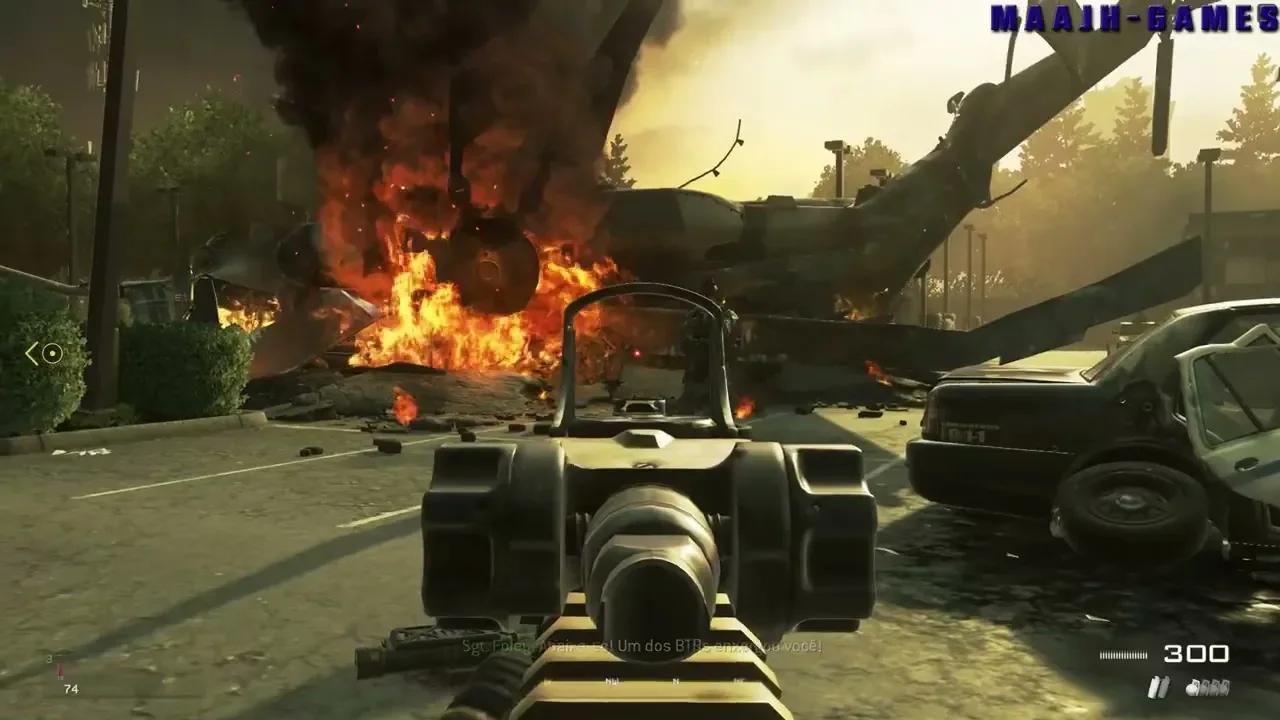
Task: Click the ammo count reading 300
Action: [x=1195, y=655]
